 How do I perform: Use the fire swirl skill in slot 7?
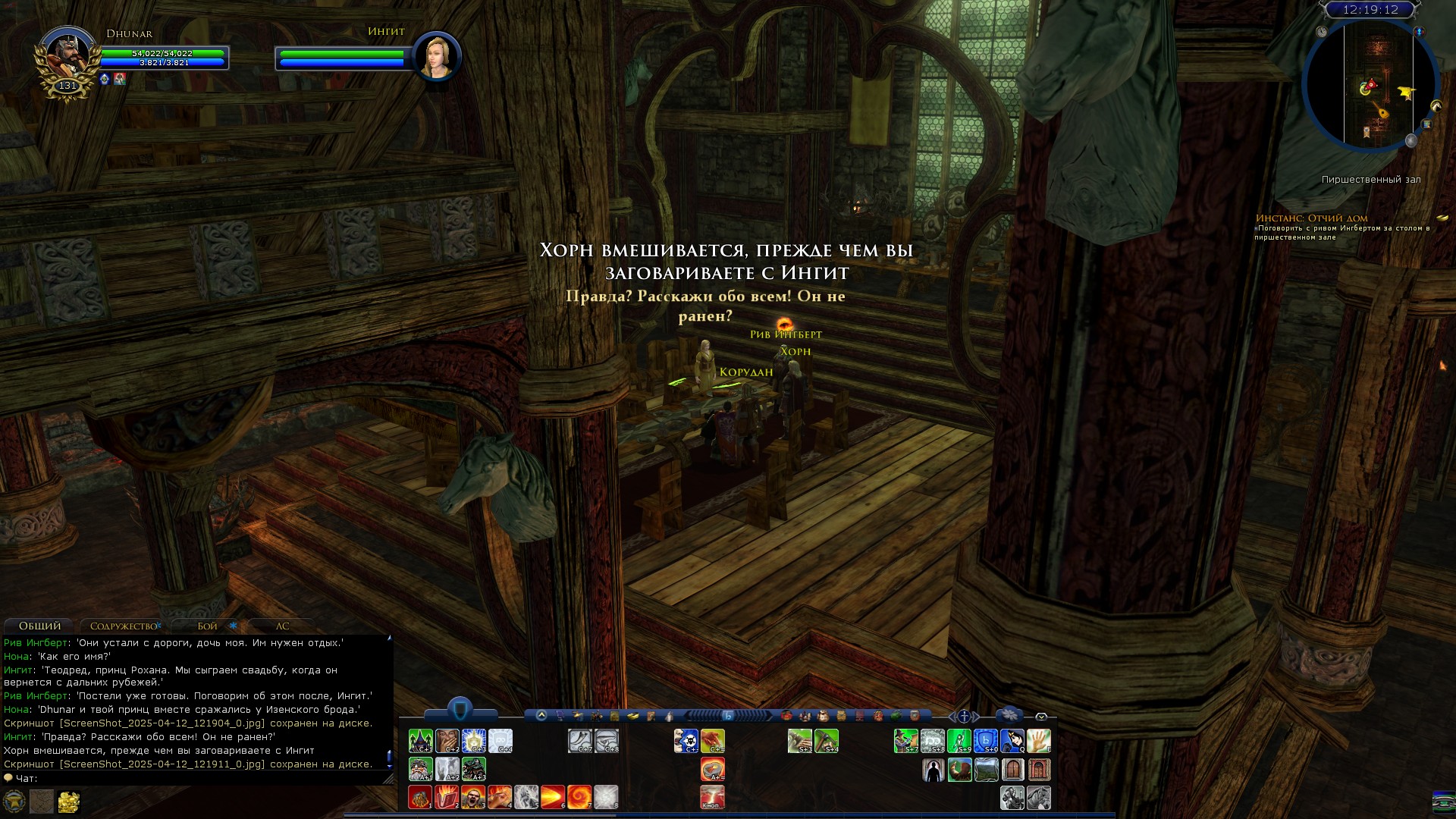(x=579, y=797)
